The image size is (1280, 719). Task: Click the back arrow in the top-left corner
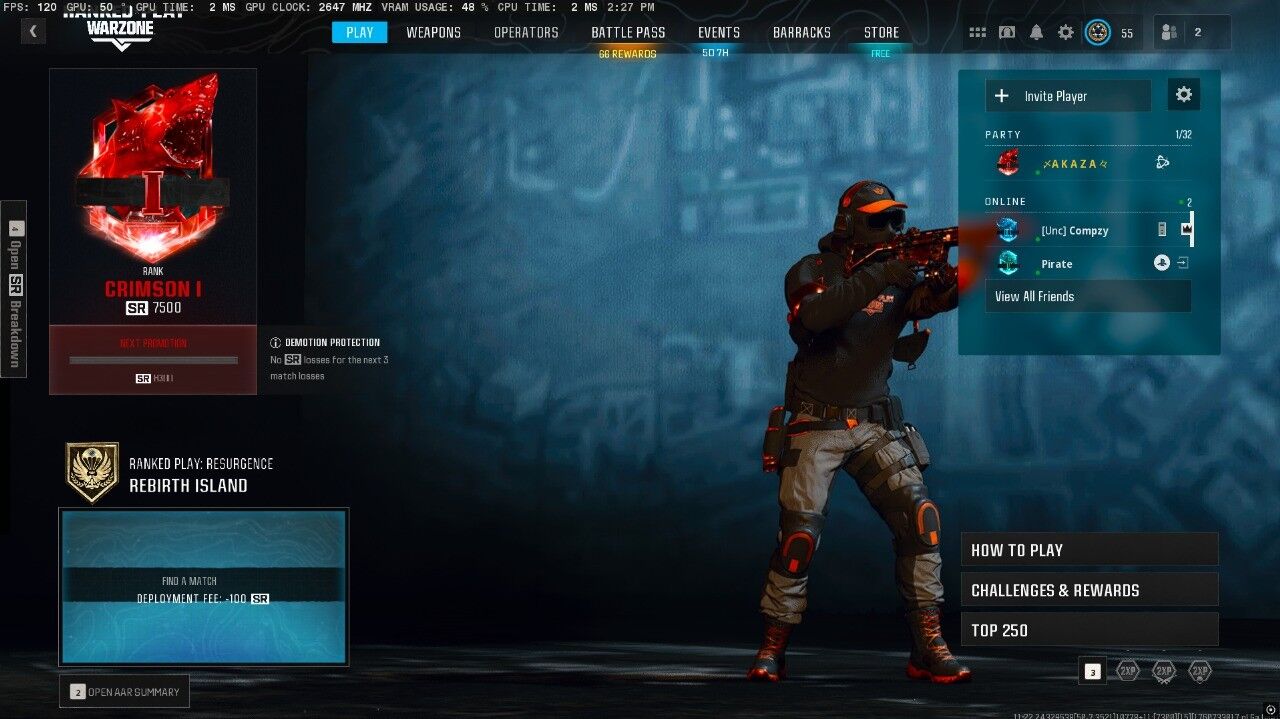coord(33,31)
